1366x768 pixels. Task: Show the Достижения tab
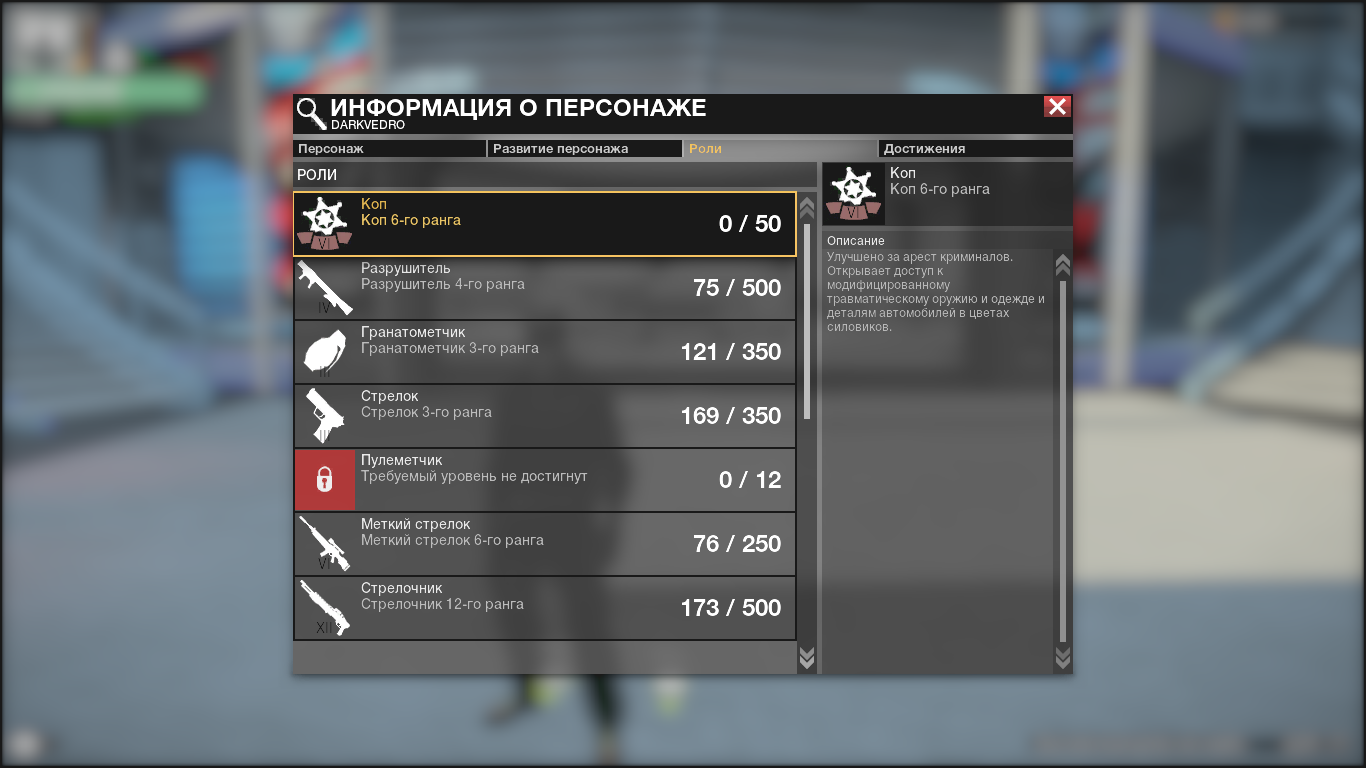pyautogui.click(x=974, y=149)
